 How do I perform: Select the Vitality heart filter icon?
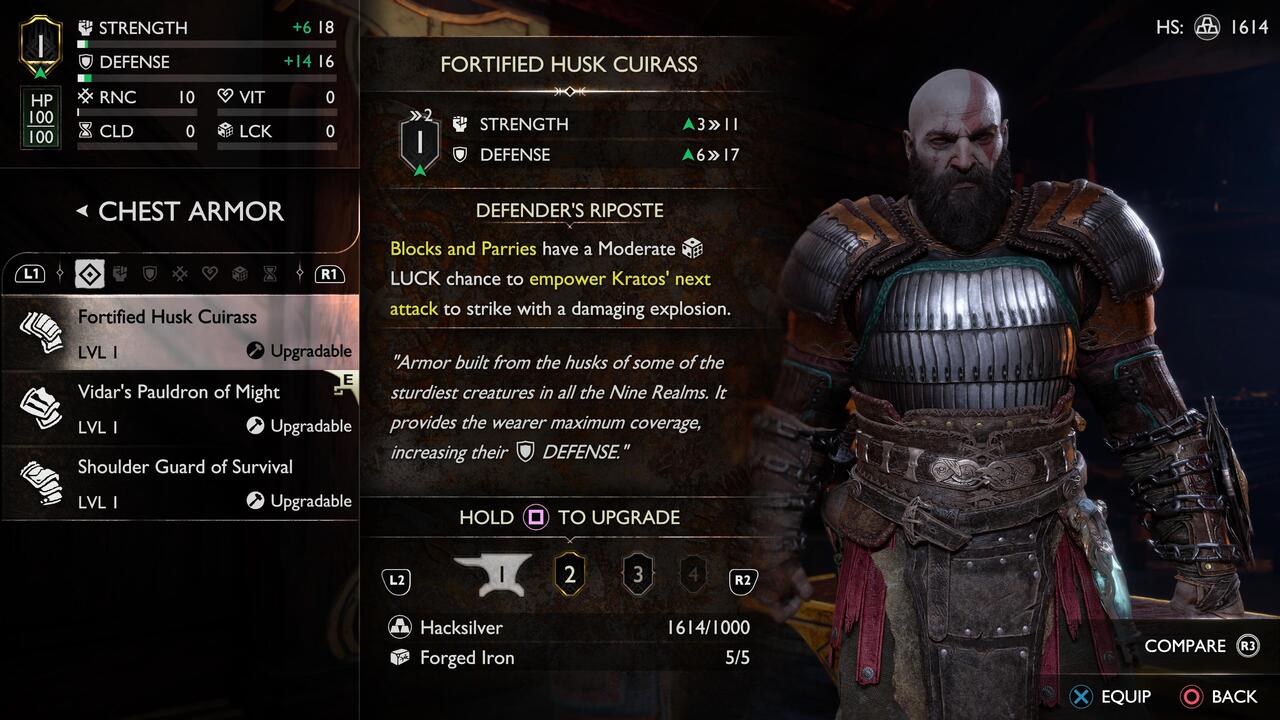(209, 273)
